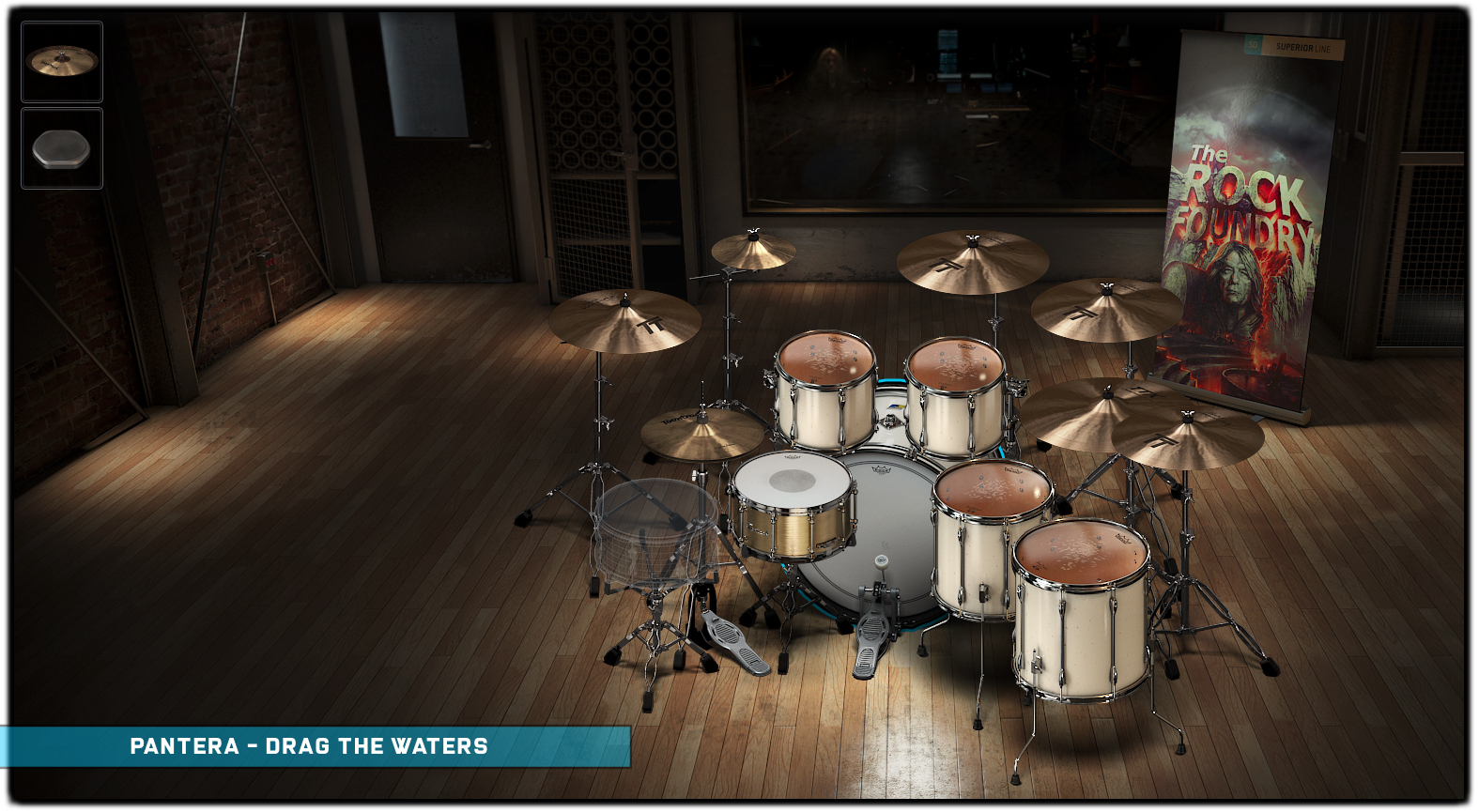Select the drum pad thumbnail slot
The width and height of the screenshot is (1479, 812).
(x=62, y=148)
